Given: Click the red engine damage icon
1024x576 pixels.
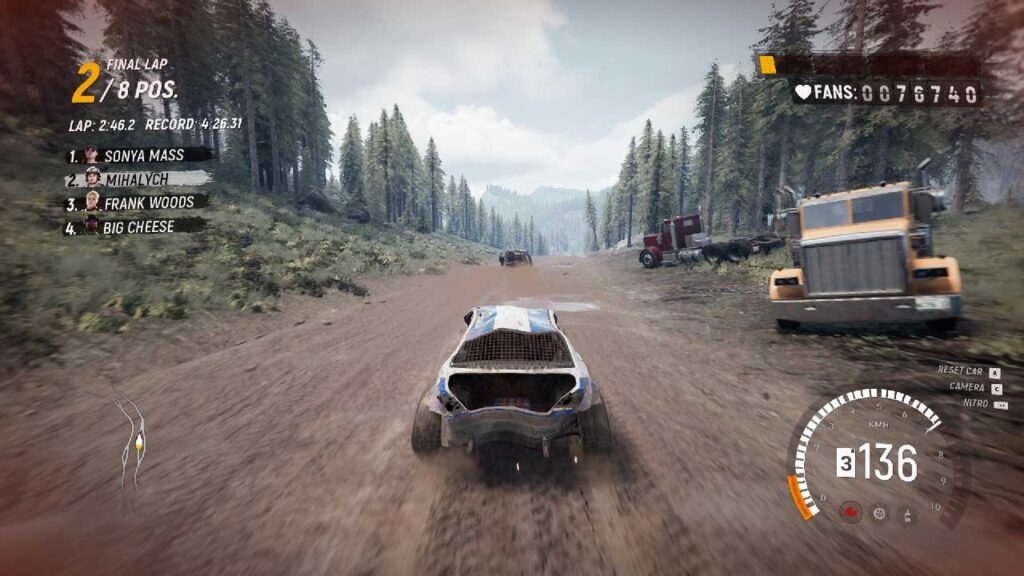Looking at the screenshot, I should tap(851, 512).
